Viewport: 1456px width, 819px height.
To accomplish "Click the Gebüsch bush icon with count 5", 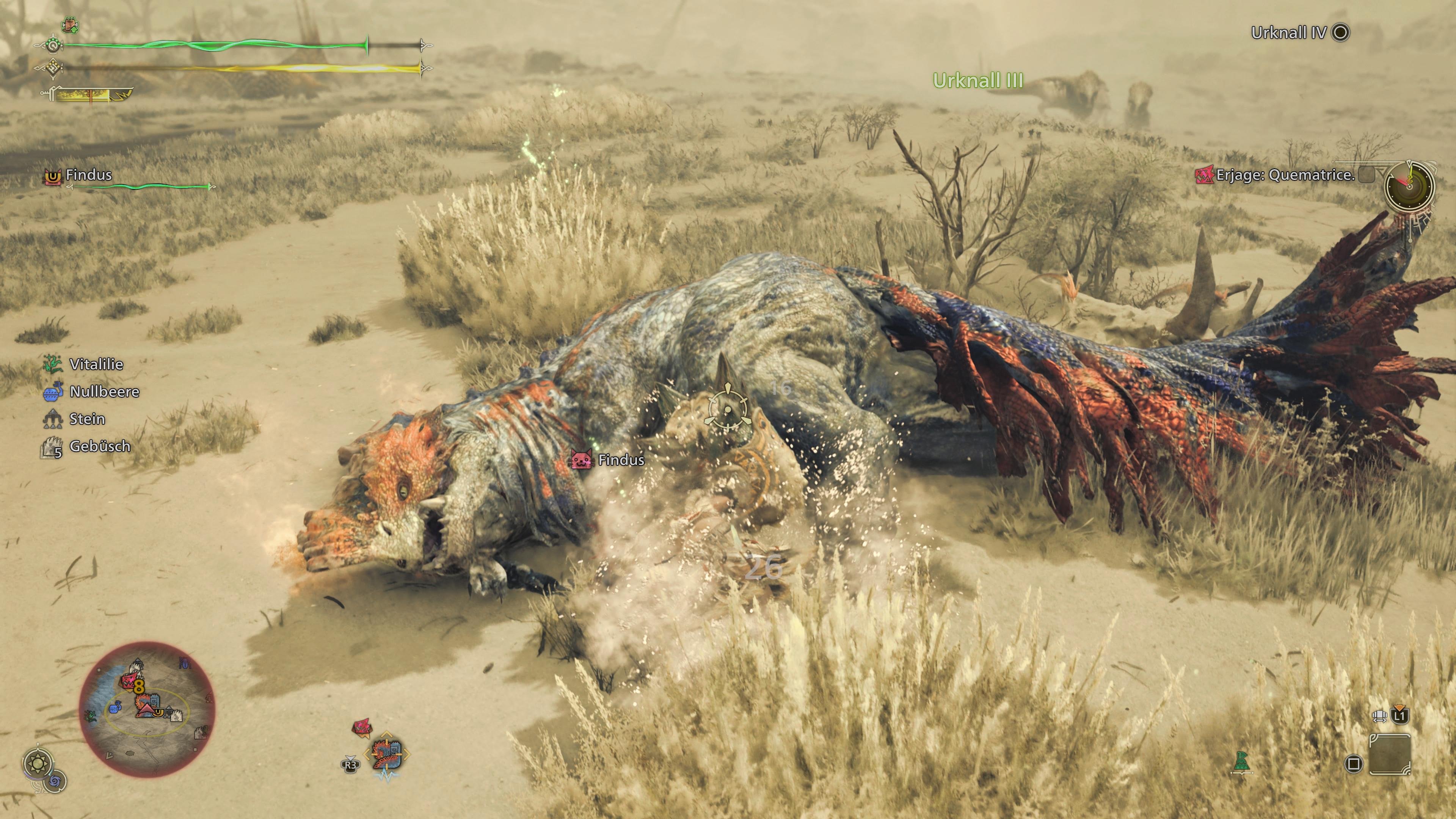I will 52,447.
